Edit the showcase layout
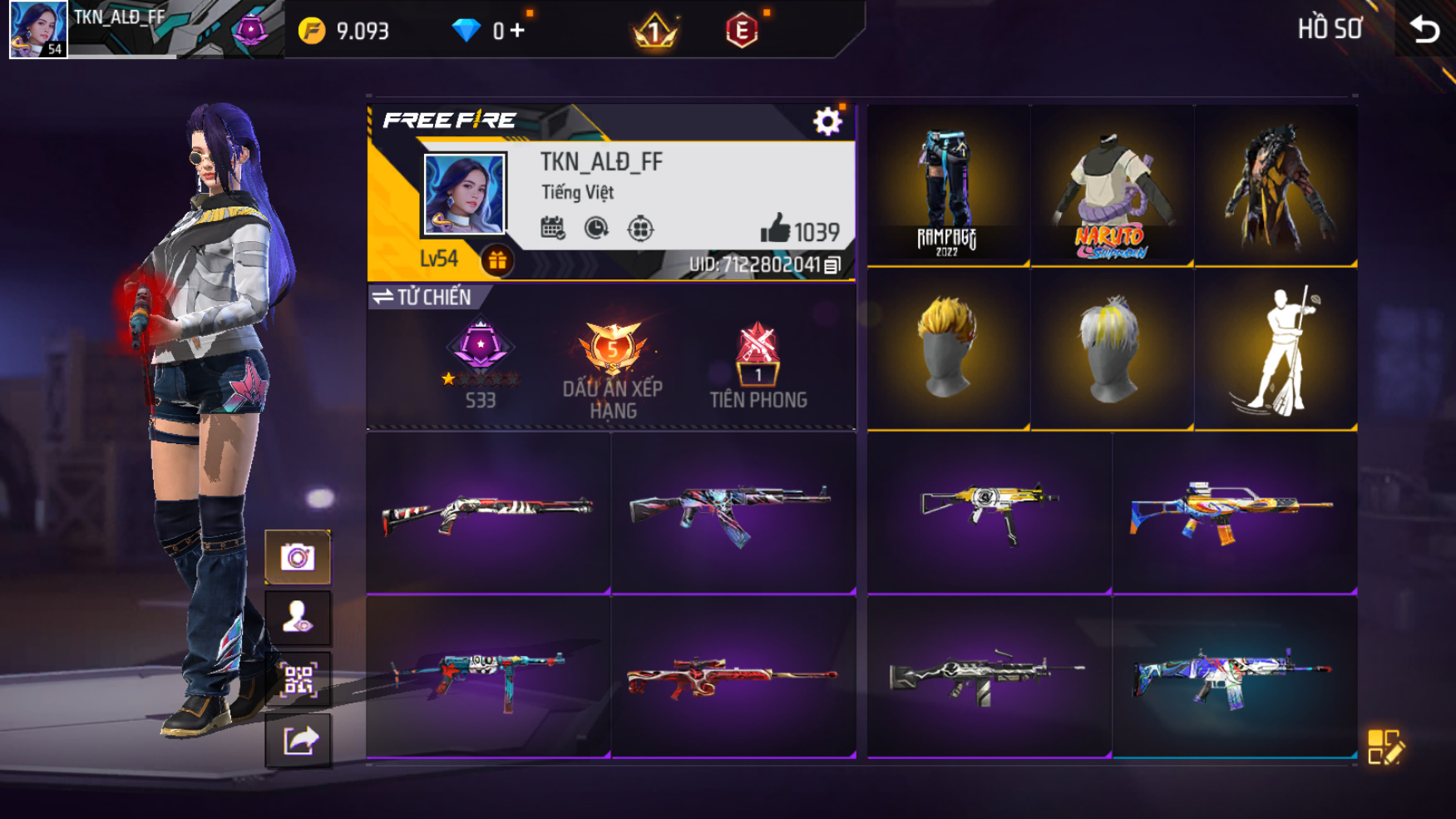 1384,746
